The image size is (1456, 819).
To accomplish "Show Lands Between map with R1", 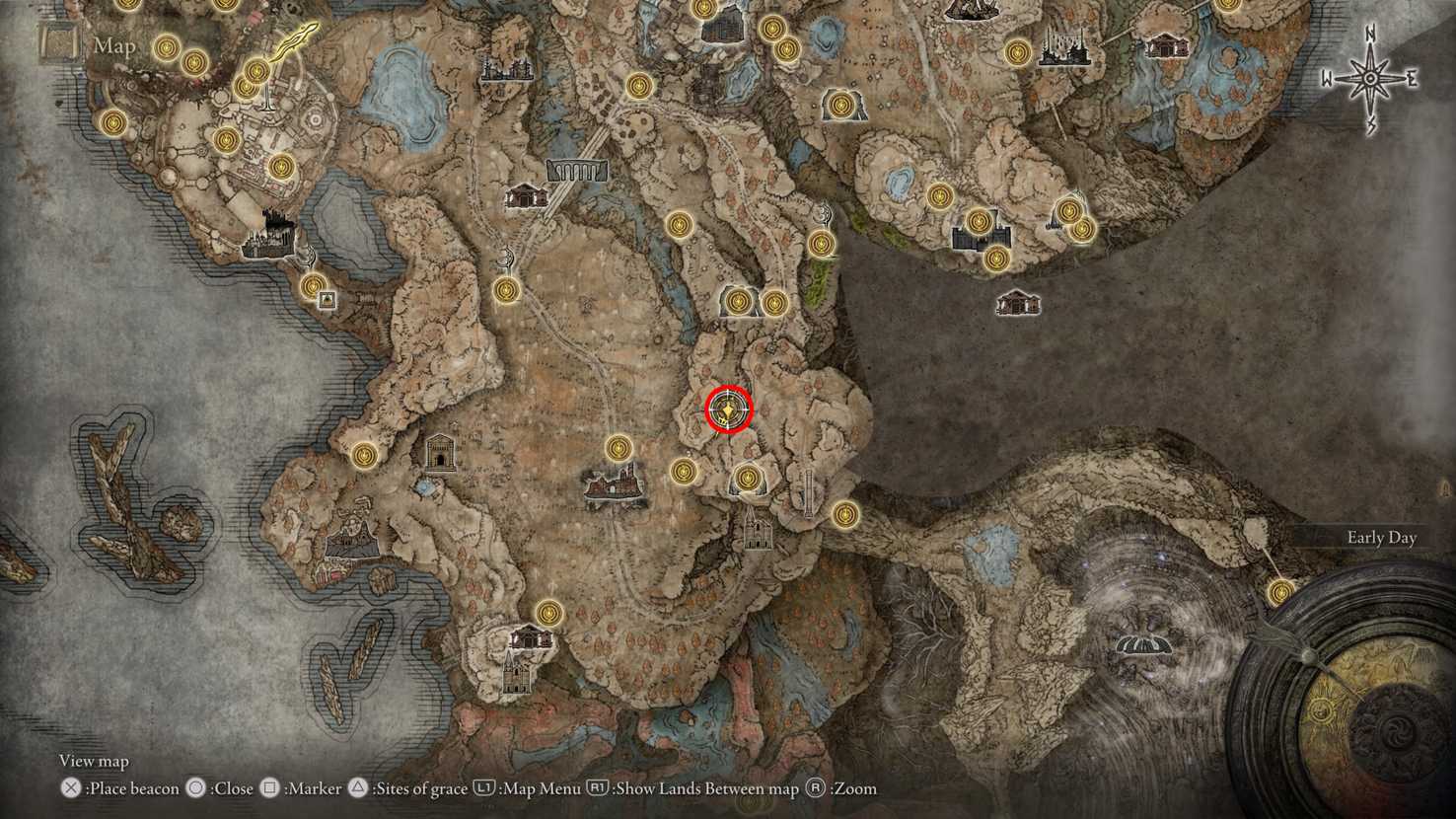I will (x=596, y=788).
